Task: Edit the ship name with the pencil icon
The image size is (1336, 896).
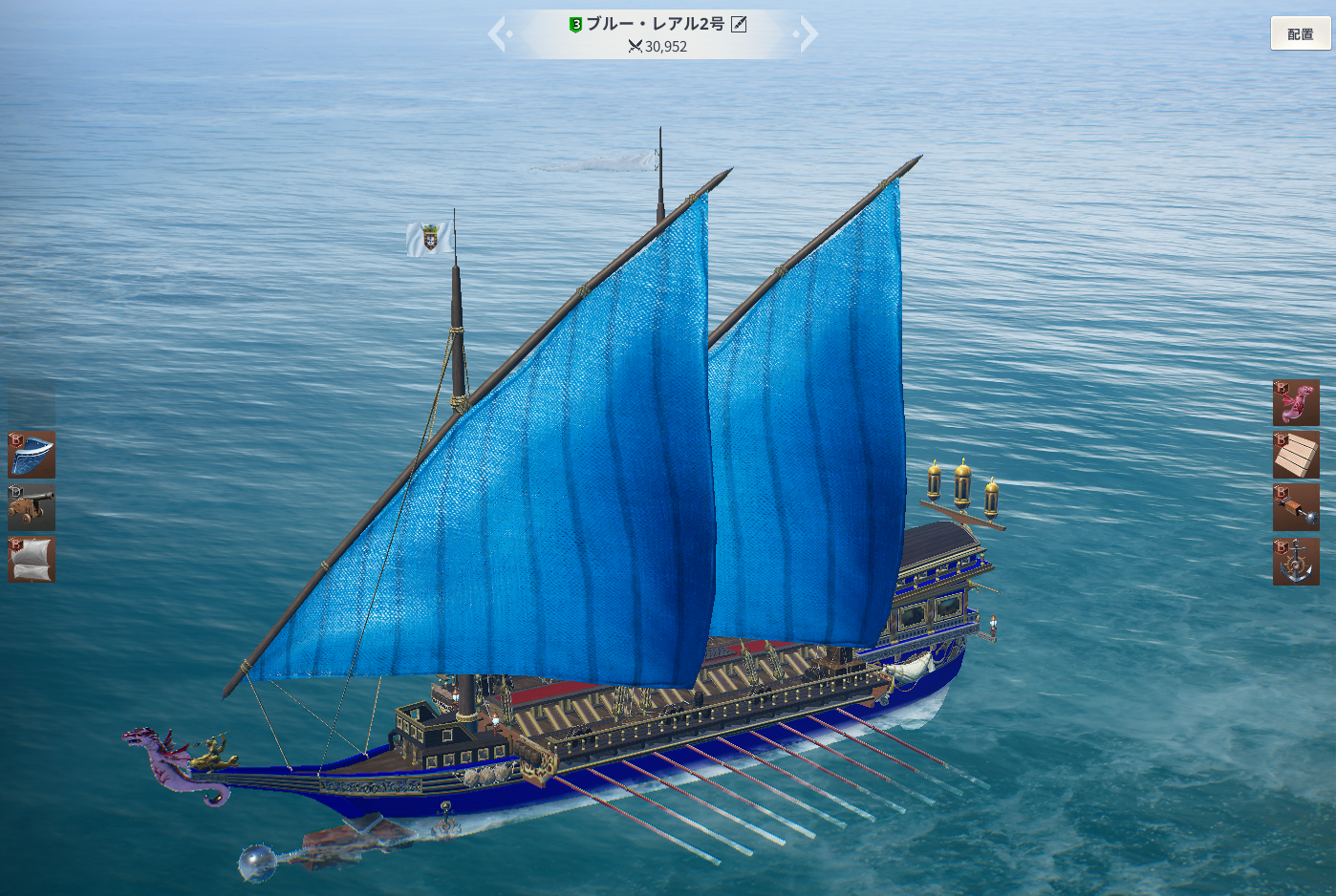Action: pyautogui.click(x=739, y=24)
